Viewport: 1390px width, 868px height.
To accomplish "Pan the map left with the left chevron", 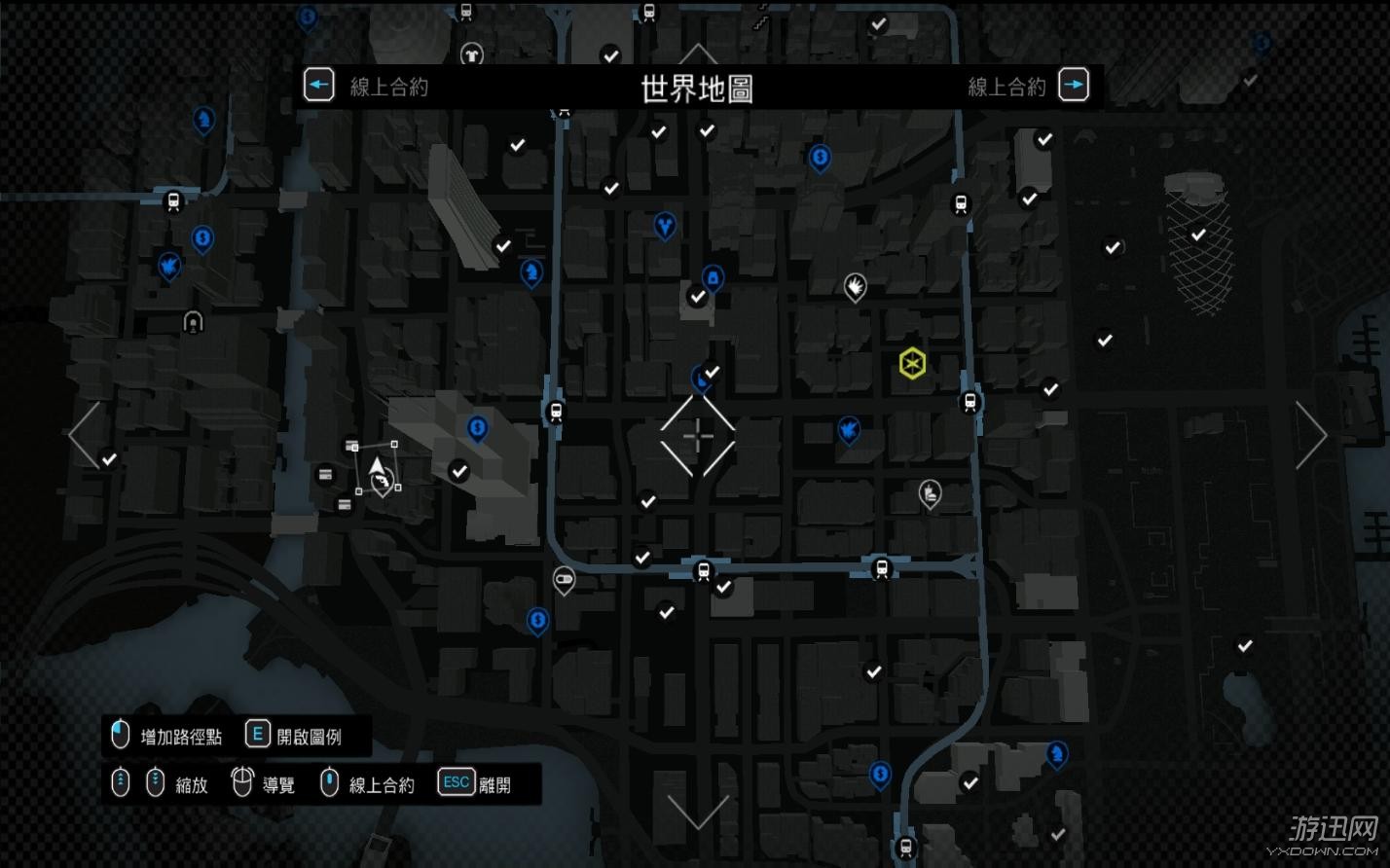I will click(x=85, y=434).
